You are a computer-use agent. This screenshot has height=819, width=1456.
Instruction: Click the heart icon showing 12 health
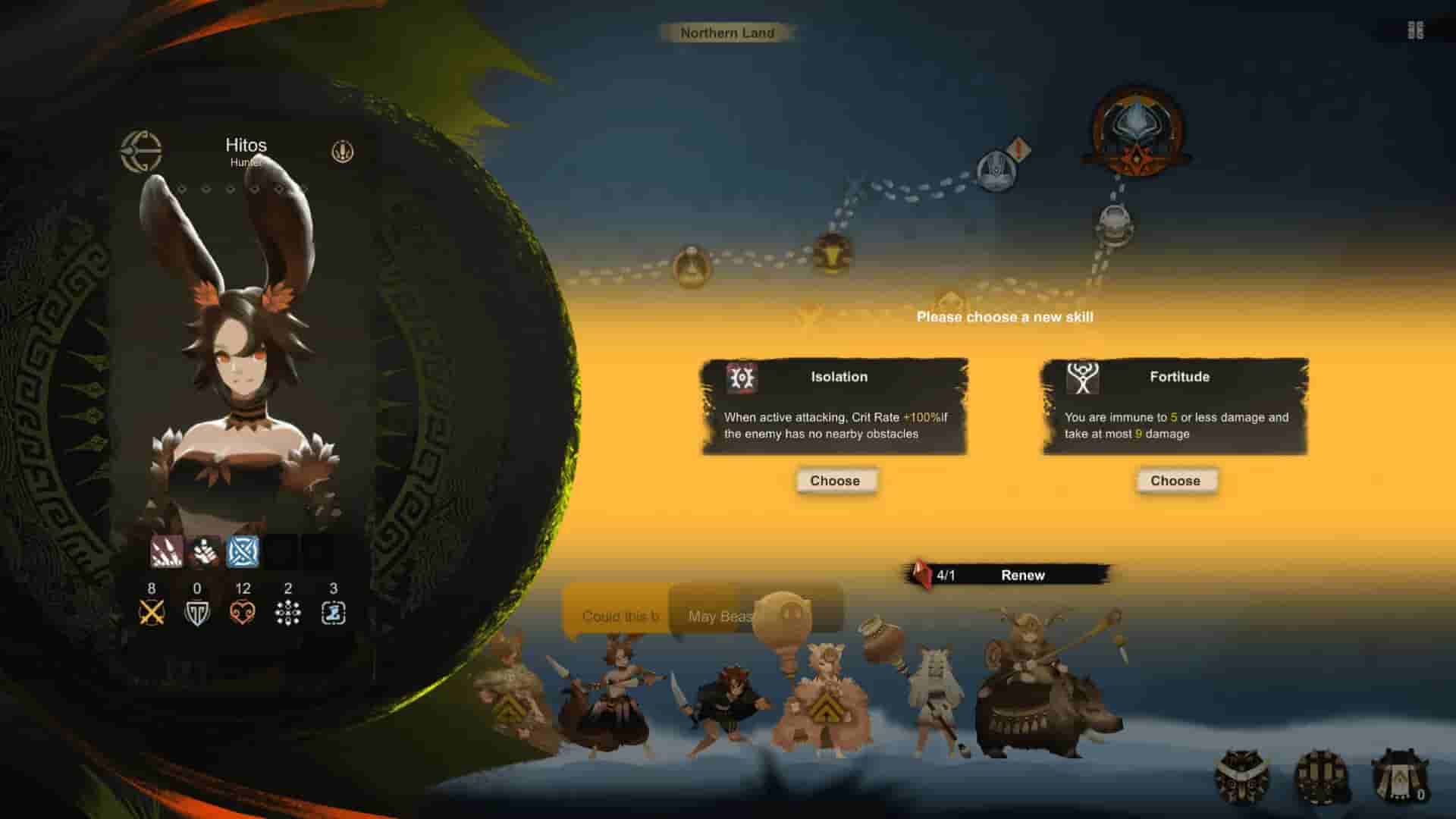click(243, 613)
